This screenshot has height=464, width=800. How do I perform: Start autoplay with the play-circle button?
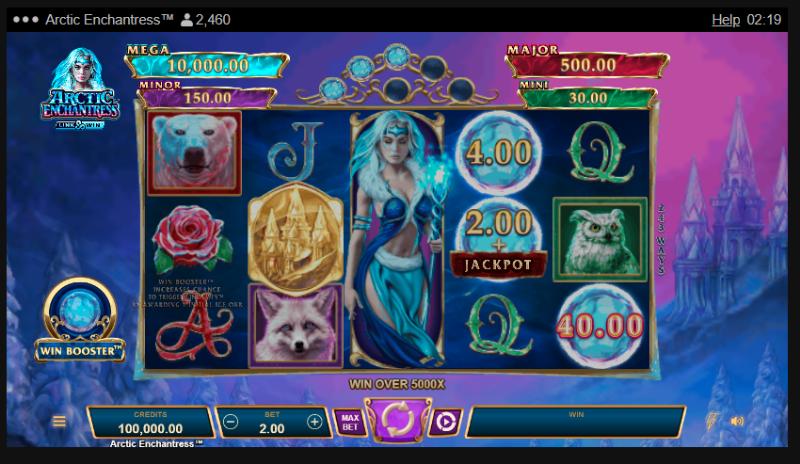pyautogui.click(x=445, y=422)
